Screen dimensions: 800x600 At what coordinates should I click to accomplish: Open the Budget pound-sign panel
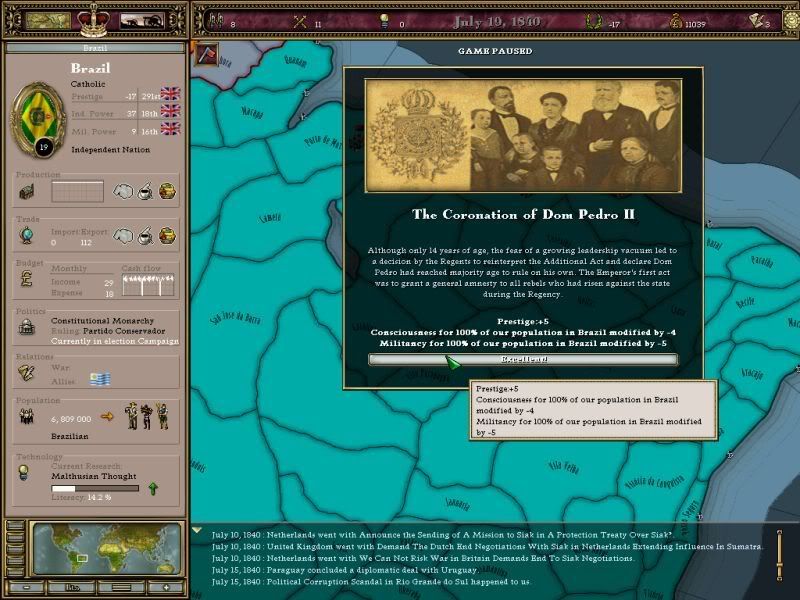[x=26, y=283]
